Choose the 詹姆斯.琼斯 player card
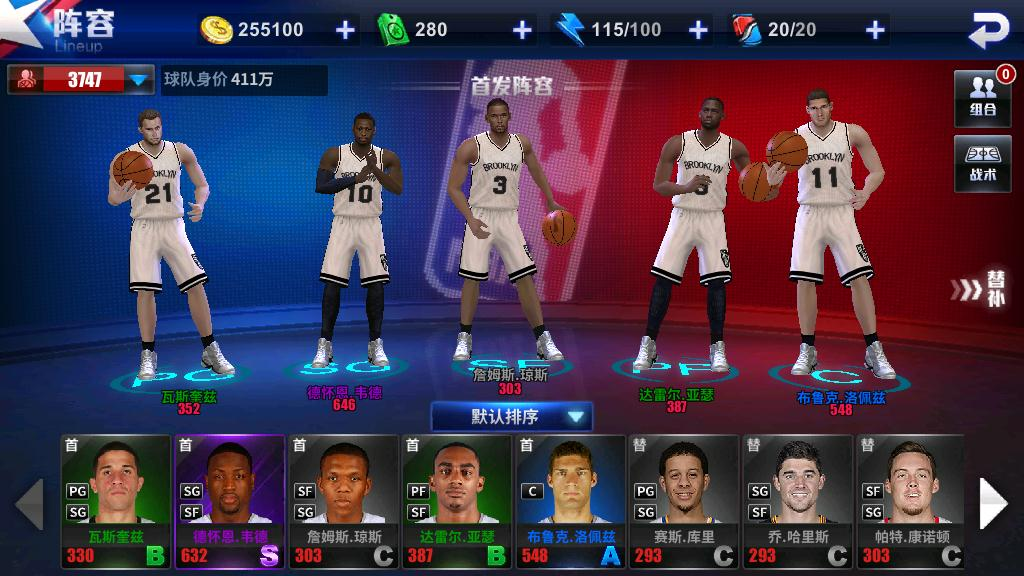 (343, 501)
